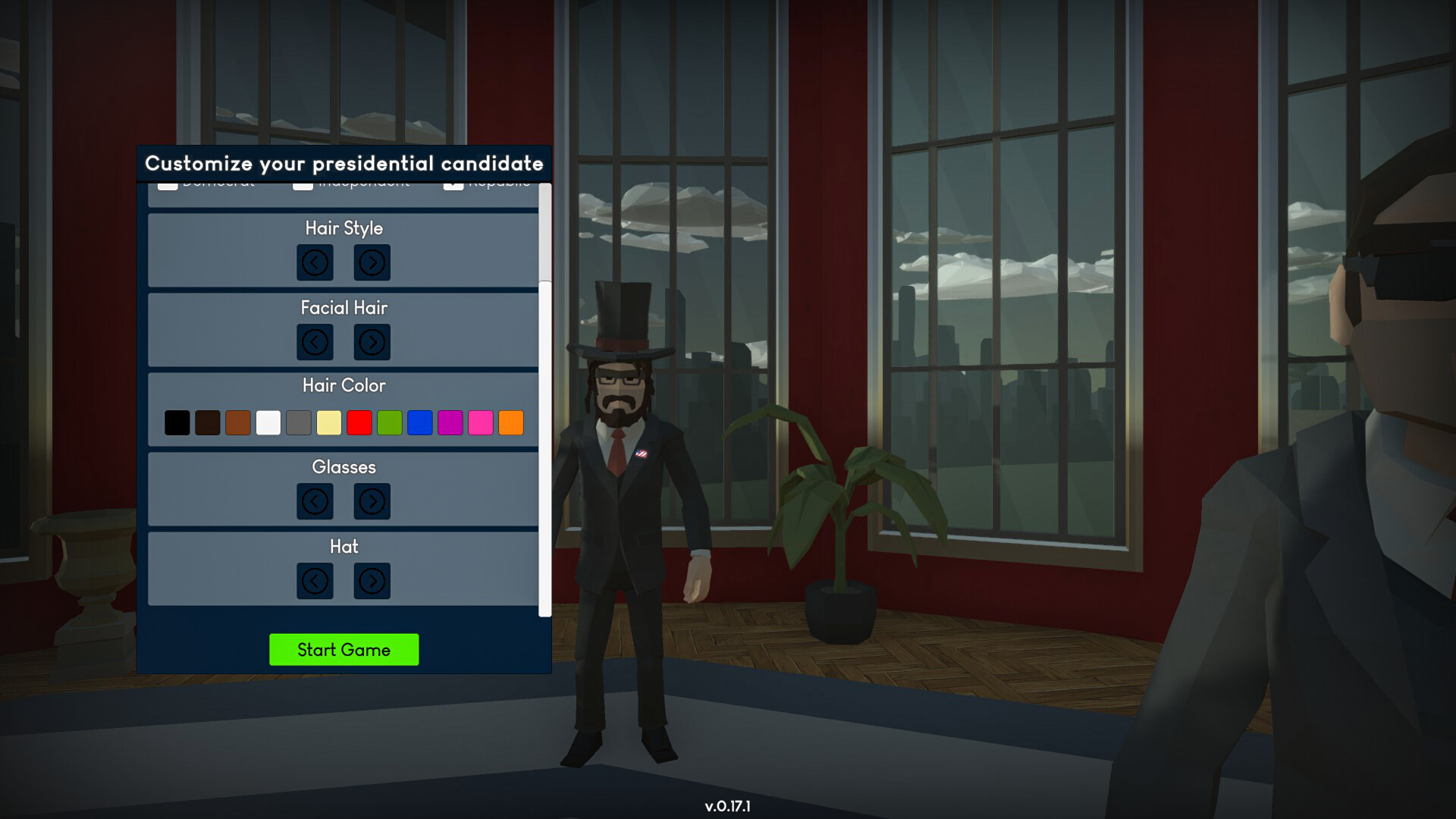1456x819 pixels.
Task: Pick the orange hair color swatch
Action: tap(510, 422)
